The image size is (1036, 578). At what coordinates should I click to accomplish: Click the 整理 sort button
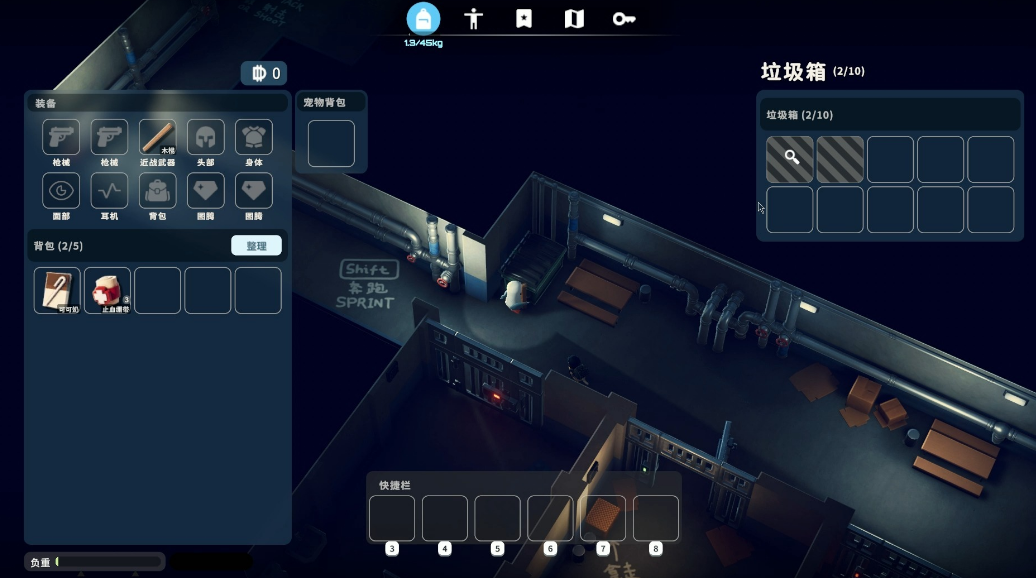tap(256, 246)
